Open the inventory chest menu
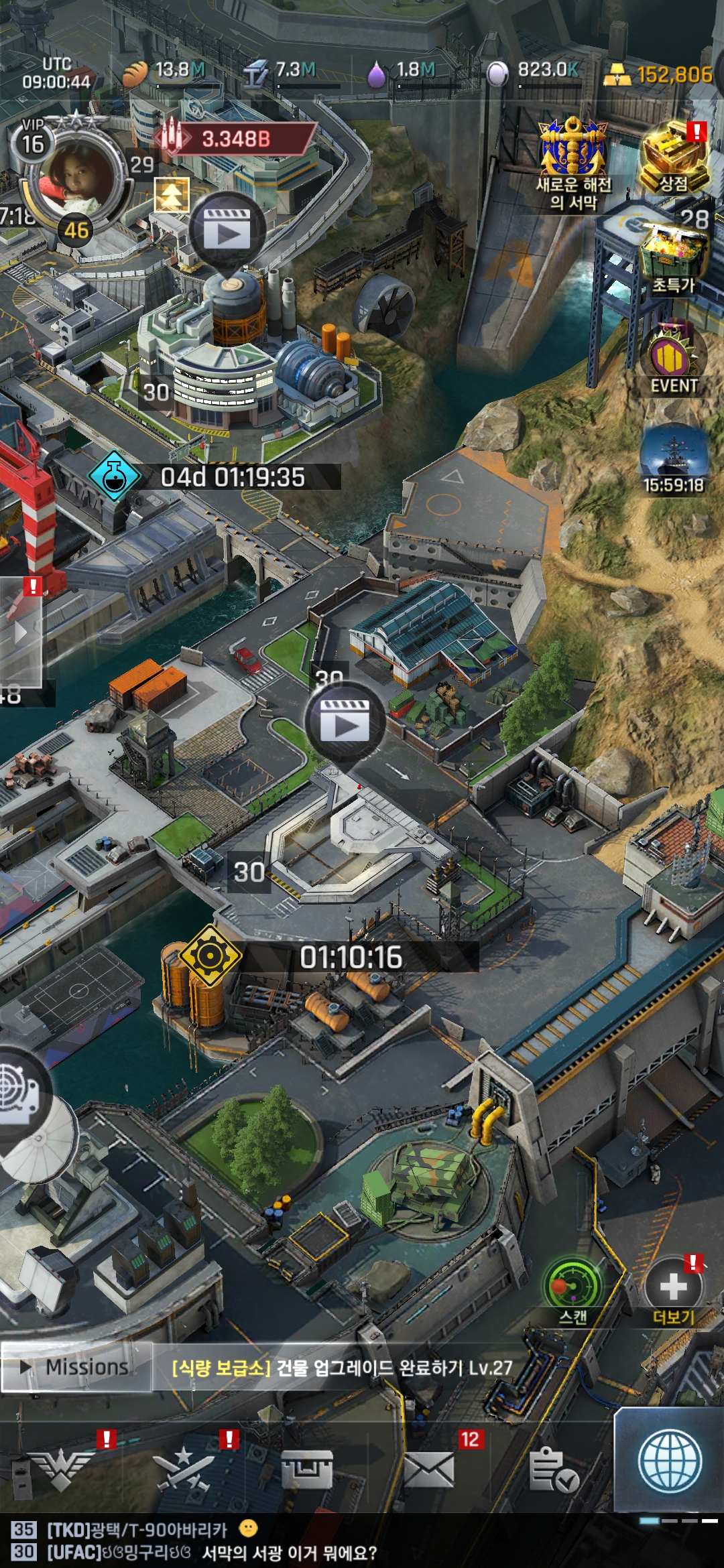This screenshot has width=724, height=1568. tap(306, 1469)
